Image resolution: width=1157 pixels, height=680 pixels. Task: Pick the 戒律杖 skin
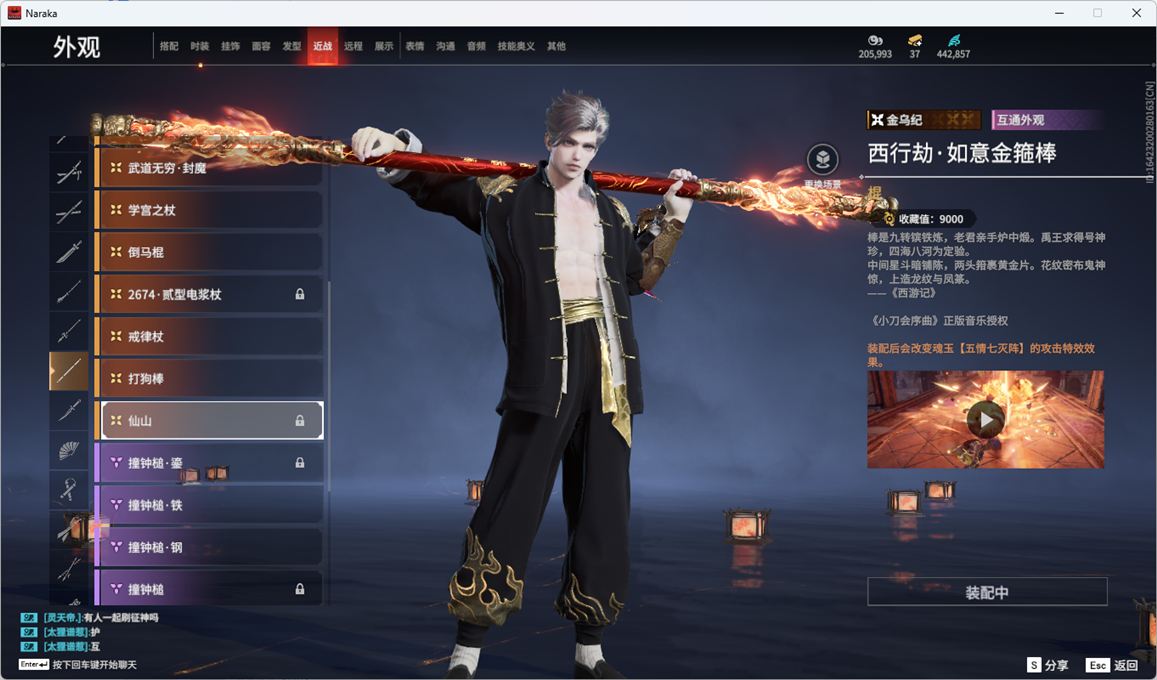(209, 337)
